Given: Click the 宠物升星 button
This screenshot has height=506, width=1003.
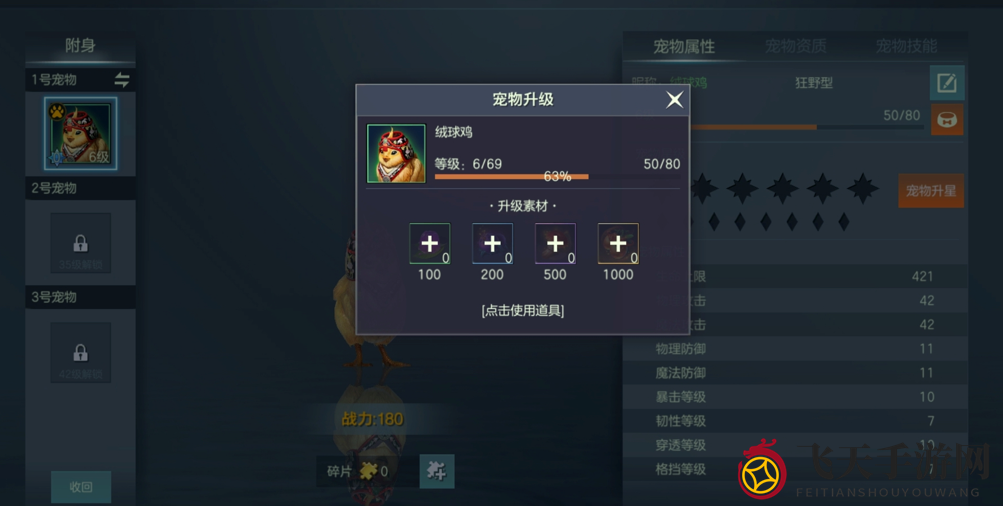Looking at the screenshot, I should pos(930,191).
